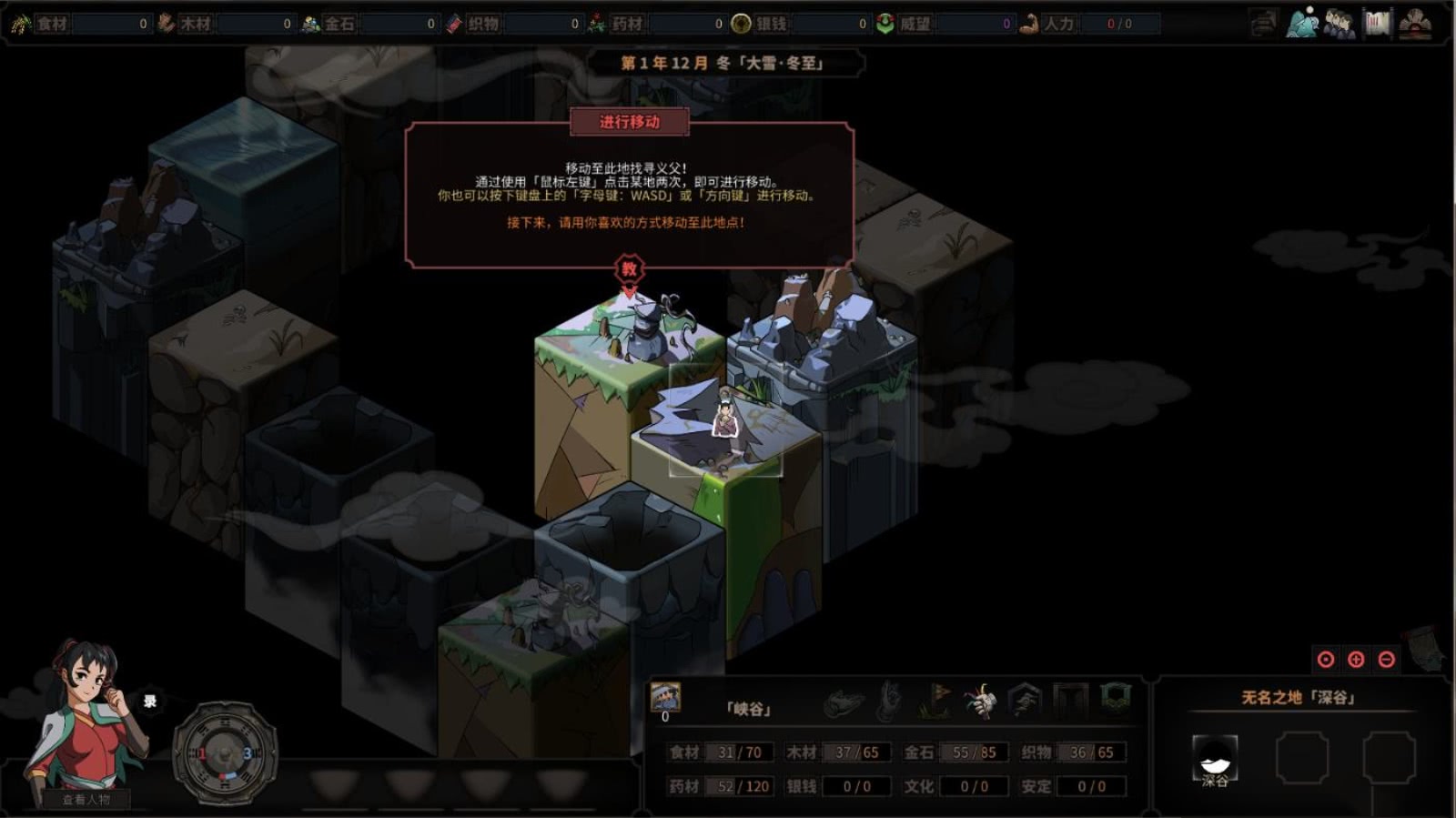Screen dimensions: 1456x818
Task: Click the red plus zoom-in button
Action: tap(1356, 660)
